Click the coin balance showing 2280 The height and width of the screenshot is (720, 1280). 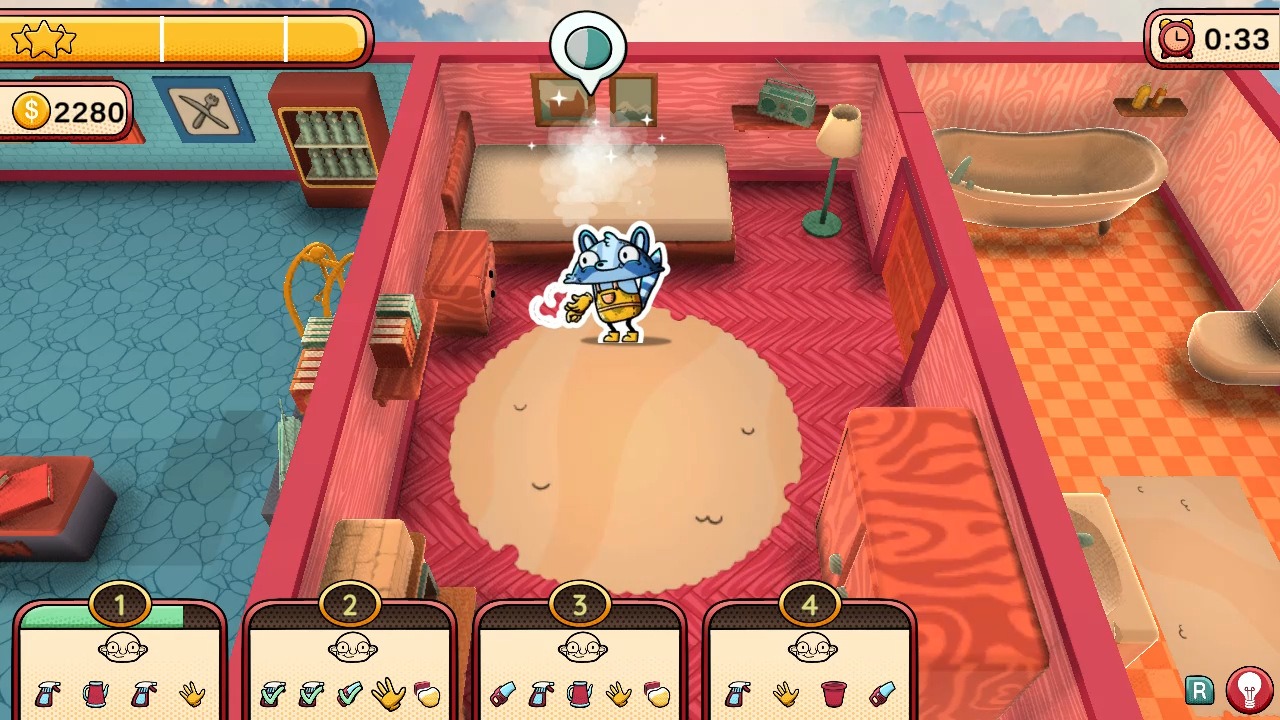[63, 111]
